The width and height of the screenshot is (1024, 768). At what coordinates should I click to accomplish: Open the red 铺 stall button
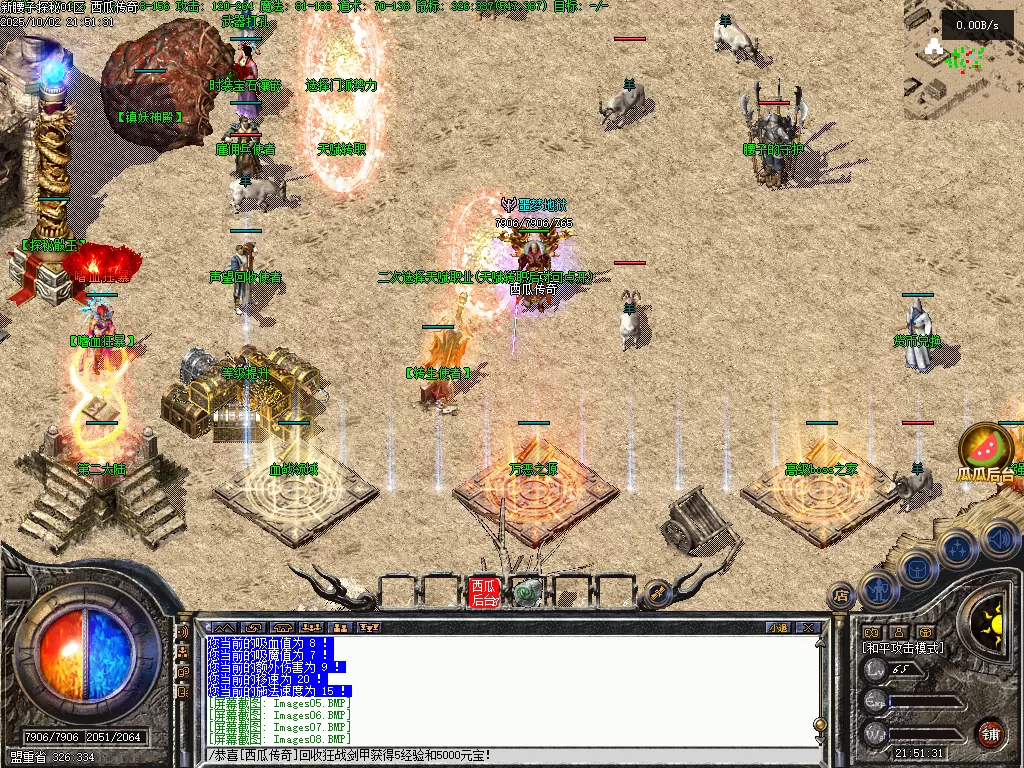pos(990,733)
